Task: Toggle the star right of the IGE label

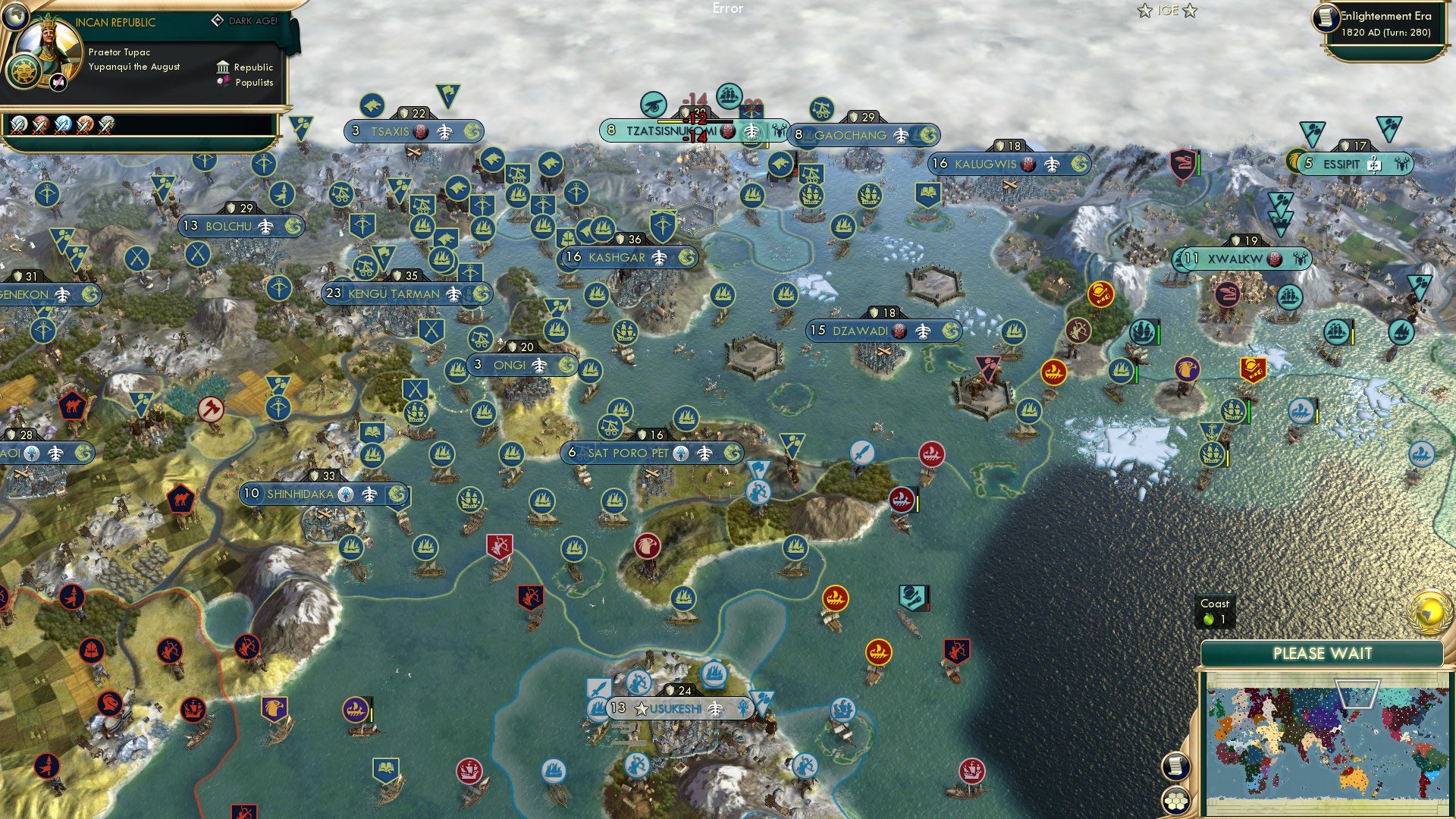Action: [1191, 11]
